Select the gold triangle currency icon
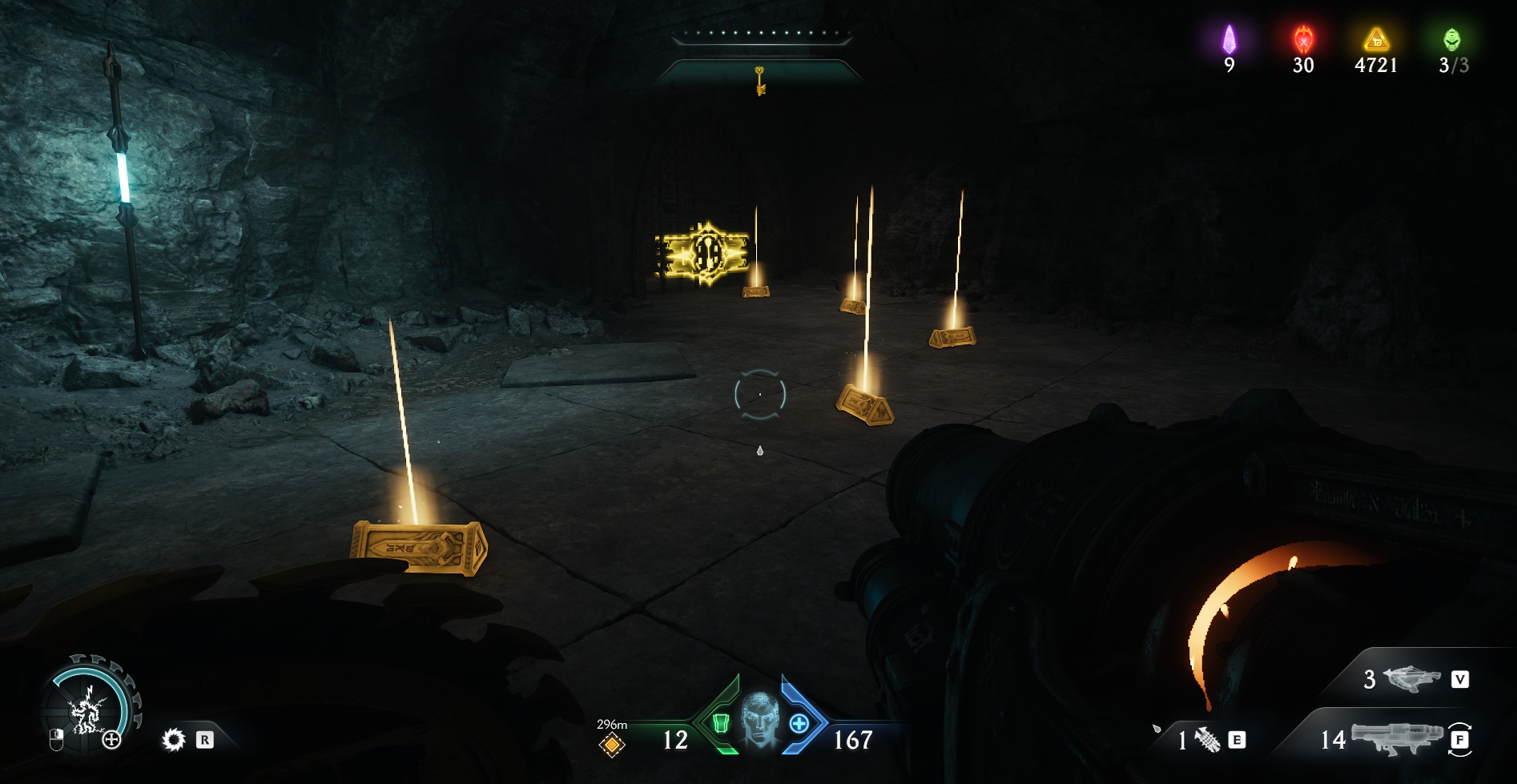This screenshot has width=1517, height=784. (x=1376, y=39)
